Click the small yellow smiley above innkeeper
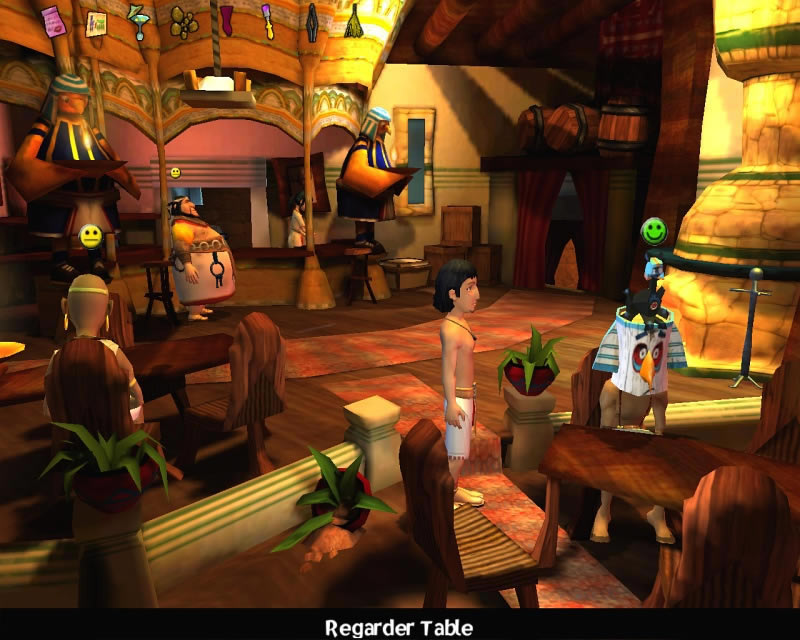 pyautogui.click(x=175, y=173)
